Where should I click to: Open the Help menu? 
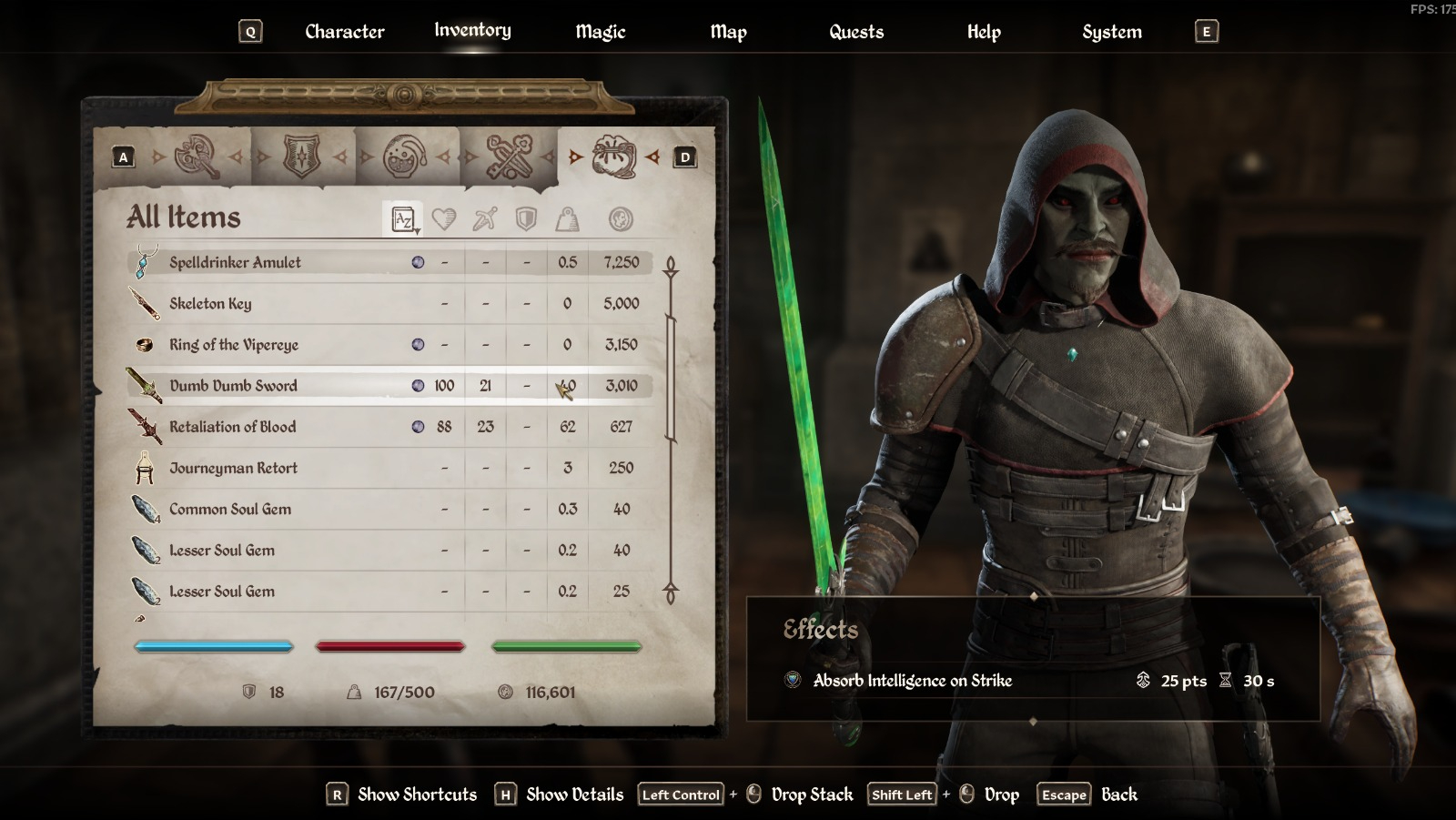[x=983, y=32]
